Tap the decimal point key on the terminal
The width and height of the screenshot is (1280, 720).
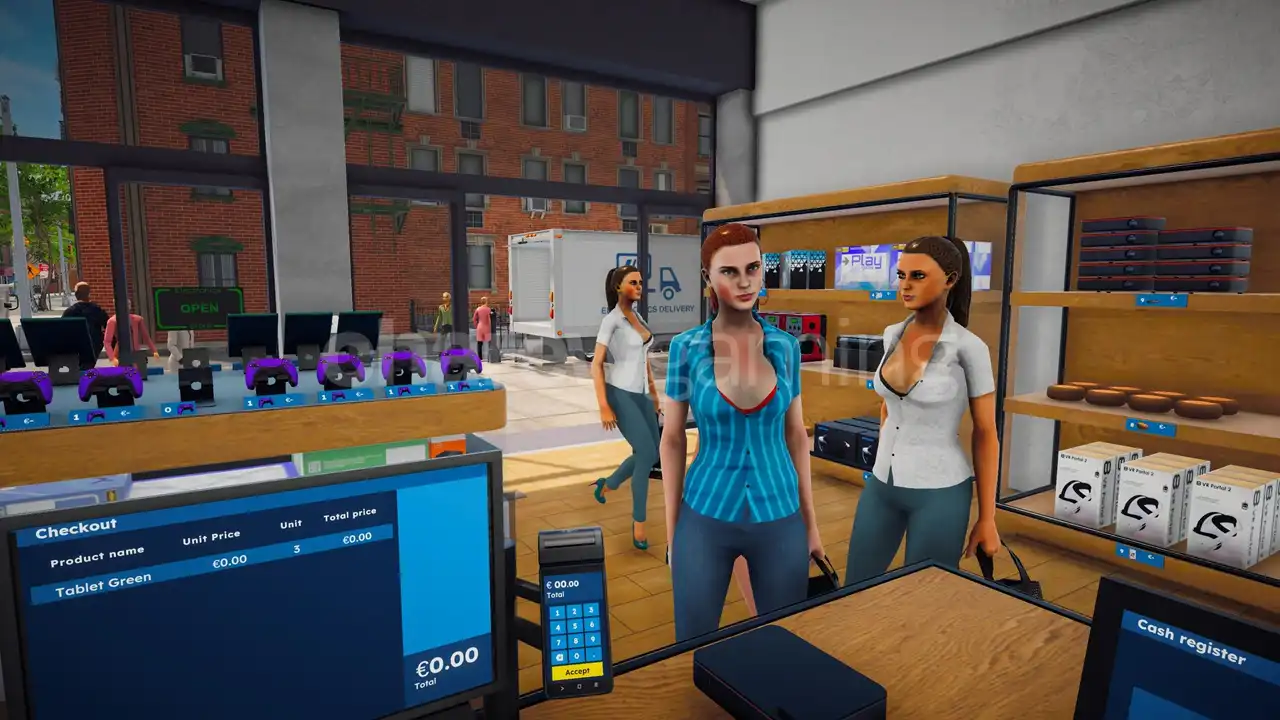point(594,654)
